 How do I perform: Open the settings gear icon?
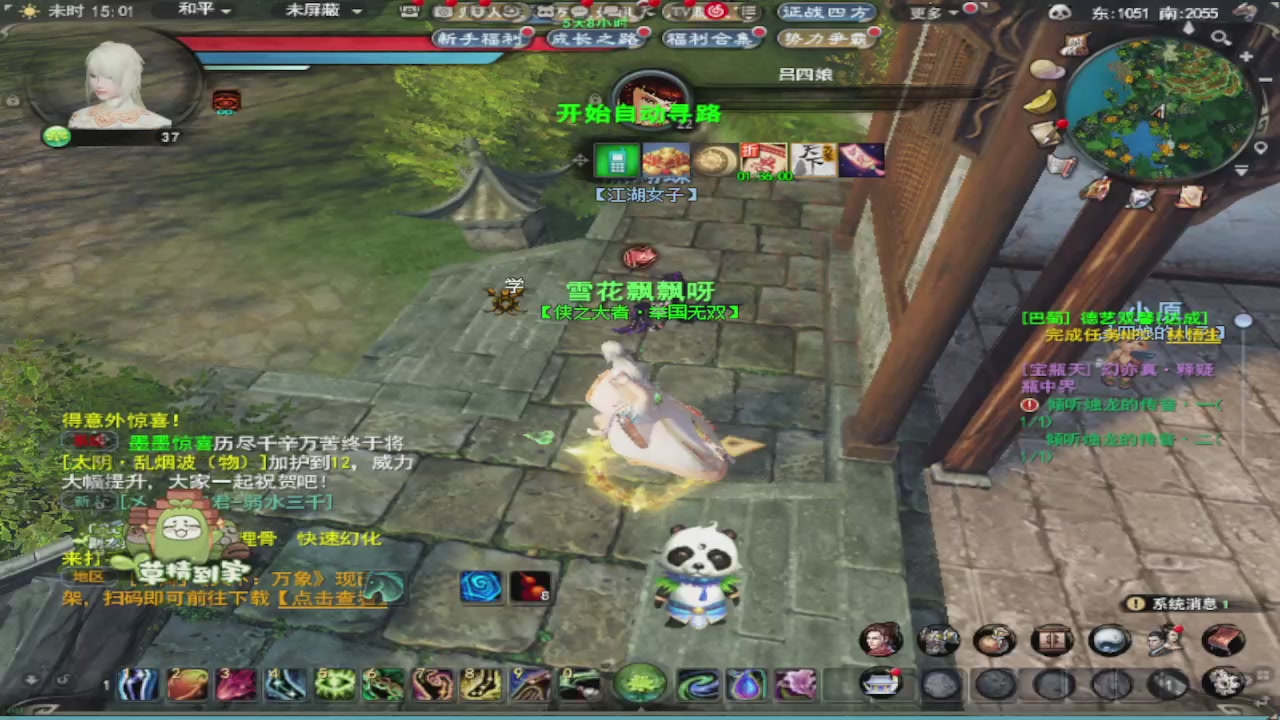[x=1224, y=684]
